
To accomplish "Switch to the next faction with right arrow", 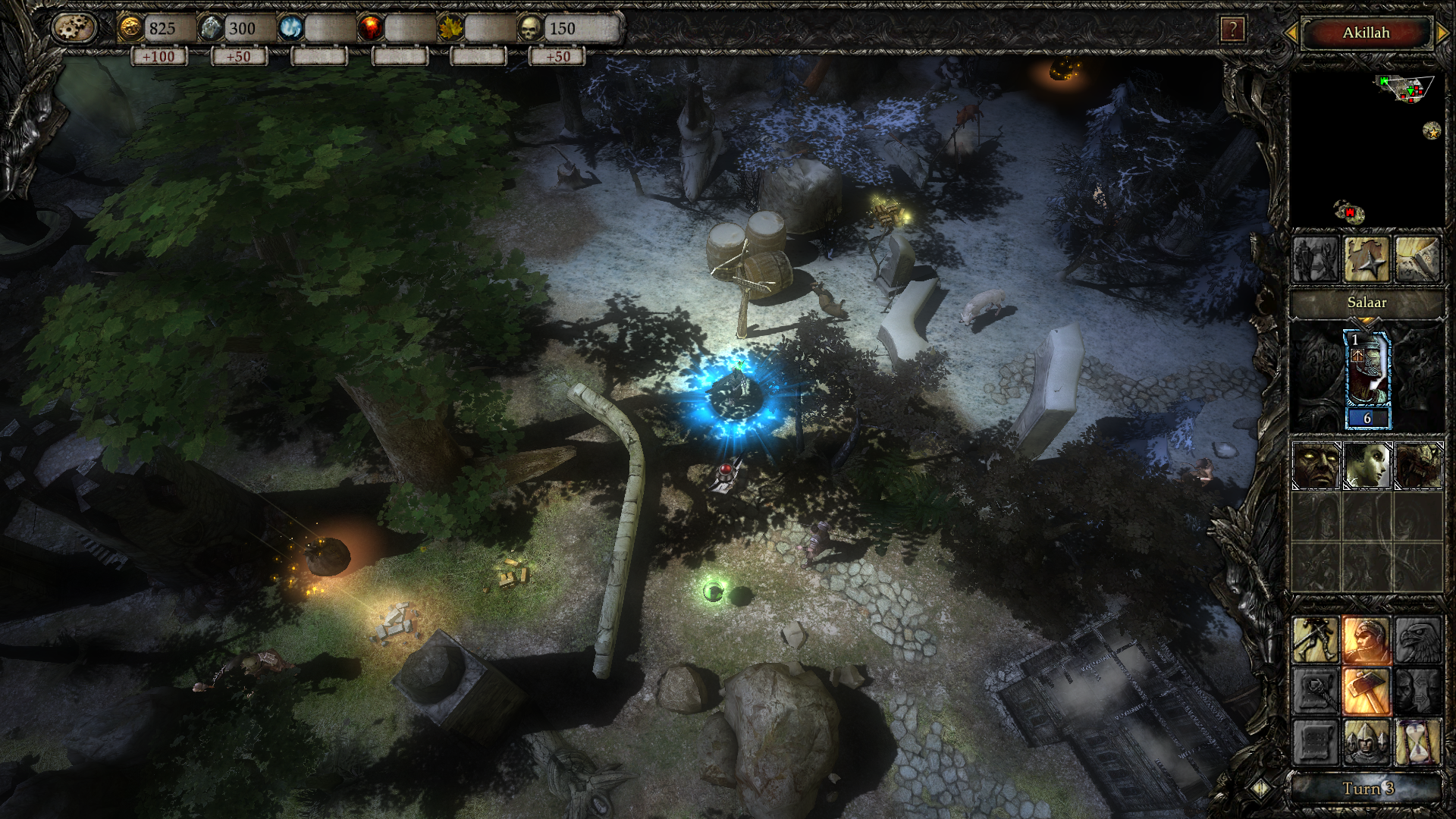I will (1443, 33).
